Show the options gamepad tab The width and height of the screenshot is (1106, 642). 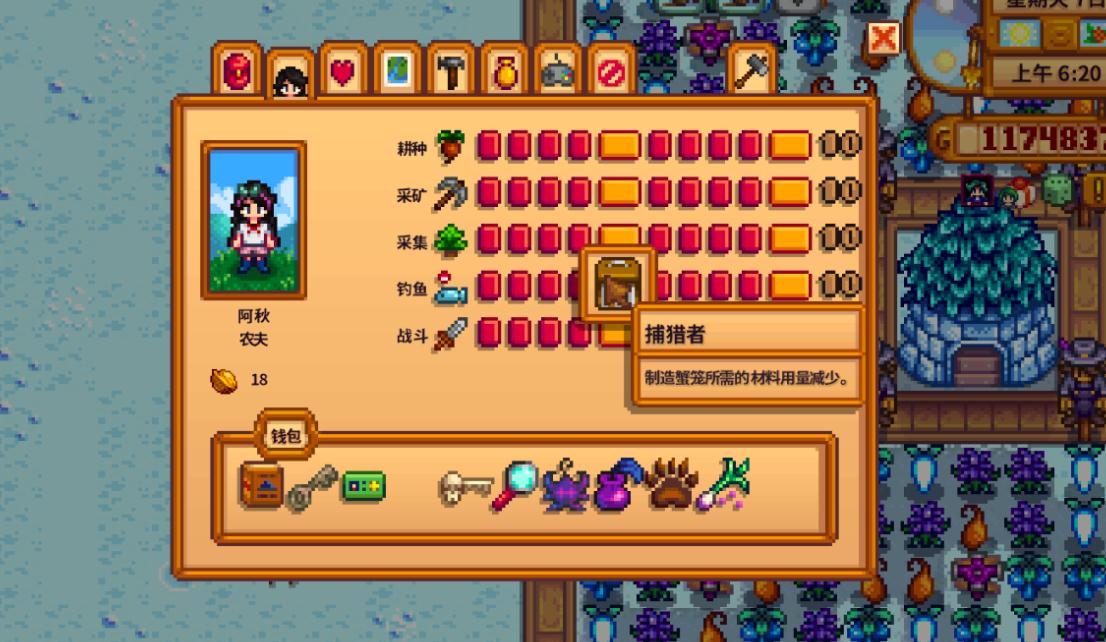coord(557,72)
